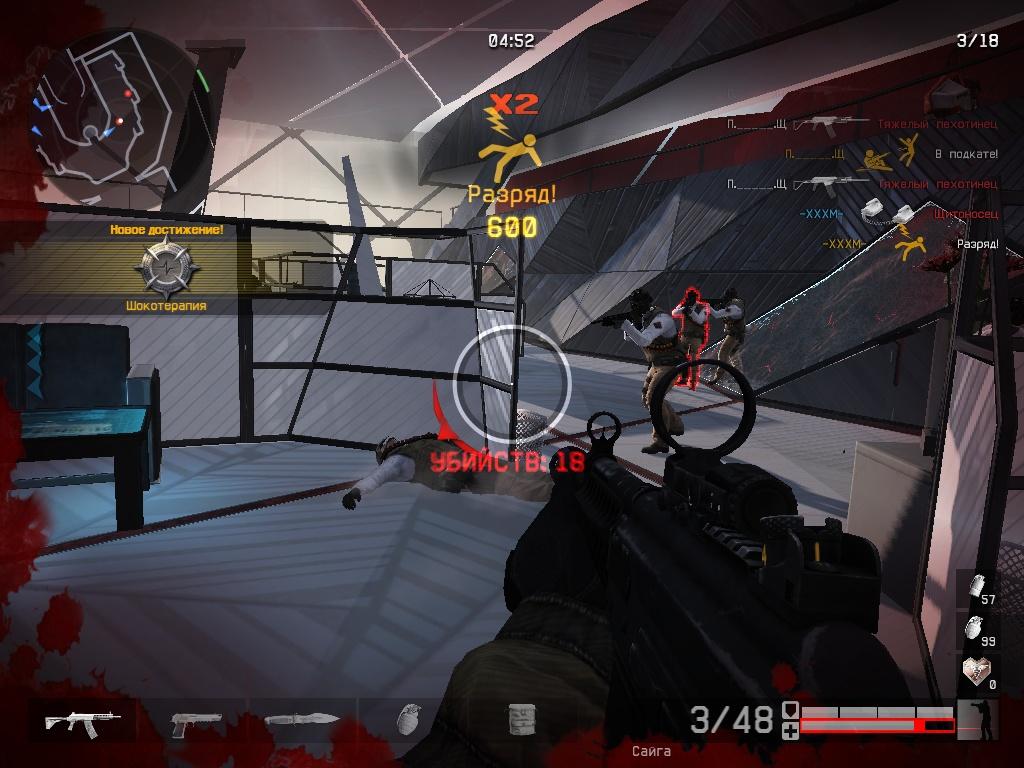
Task: Select the В подкате! kill feed entry
Action: pyautogui.click(x=890, y=155)
